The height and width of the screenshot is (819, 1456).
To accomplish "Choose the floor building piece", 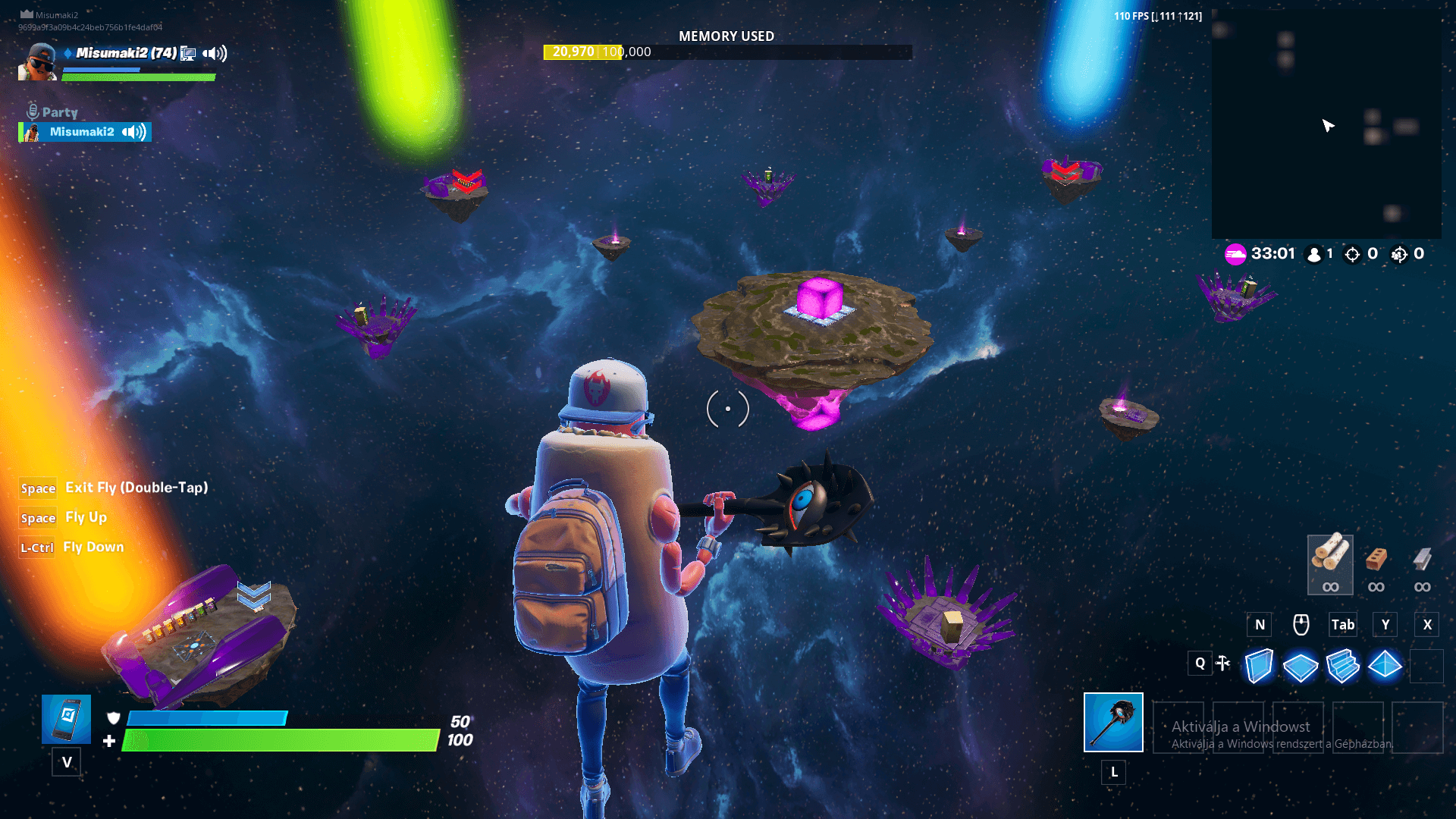I will tap(1301, 667).
